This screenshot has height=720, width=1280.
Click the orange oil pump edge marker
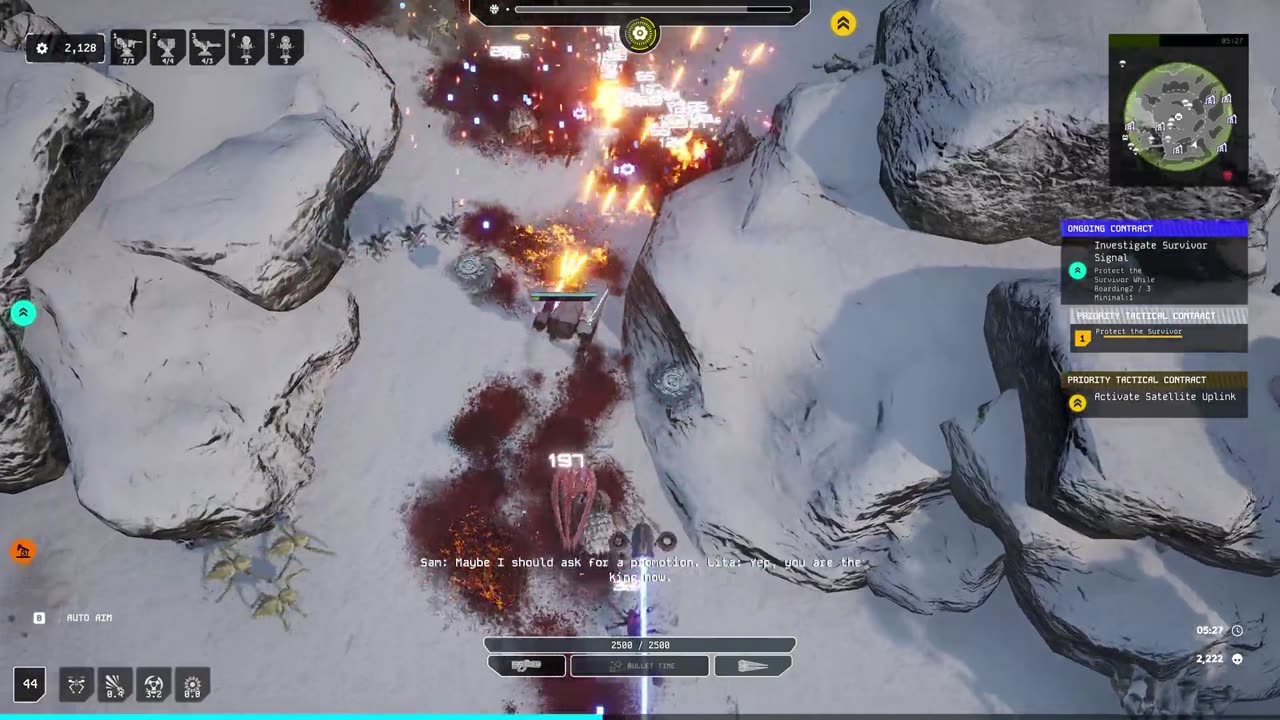(22, 551)
